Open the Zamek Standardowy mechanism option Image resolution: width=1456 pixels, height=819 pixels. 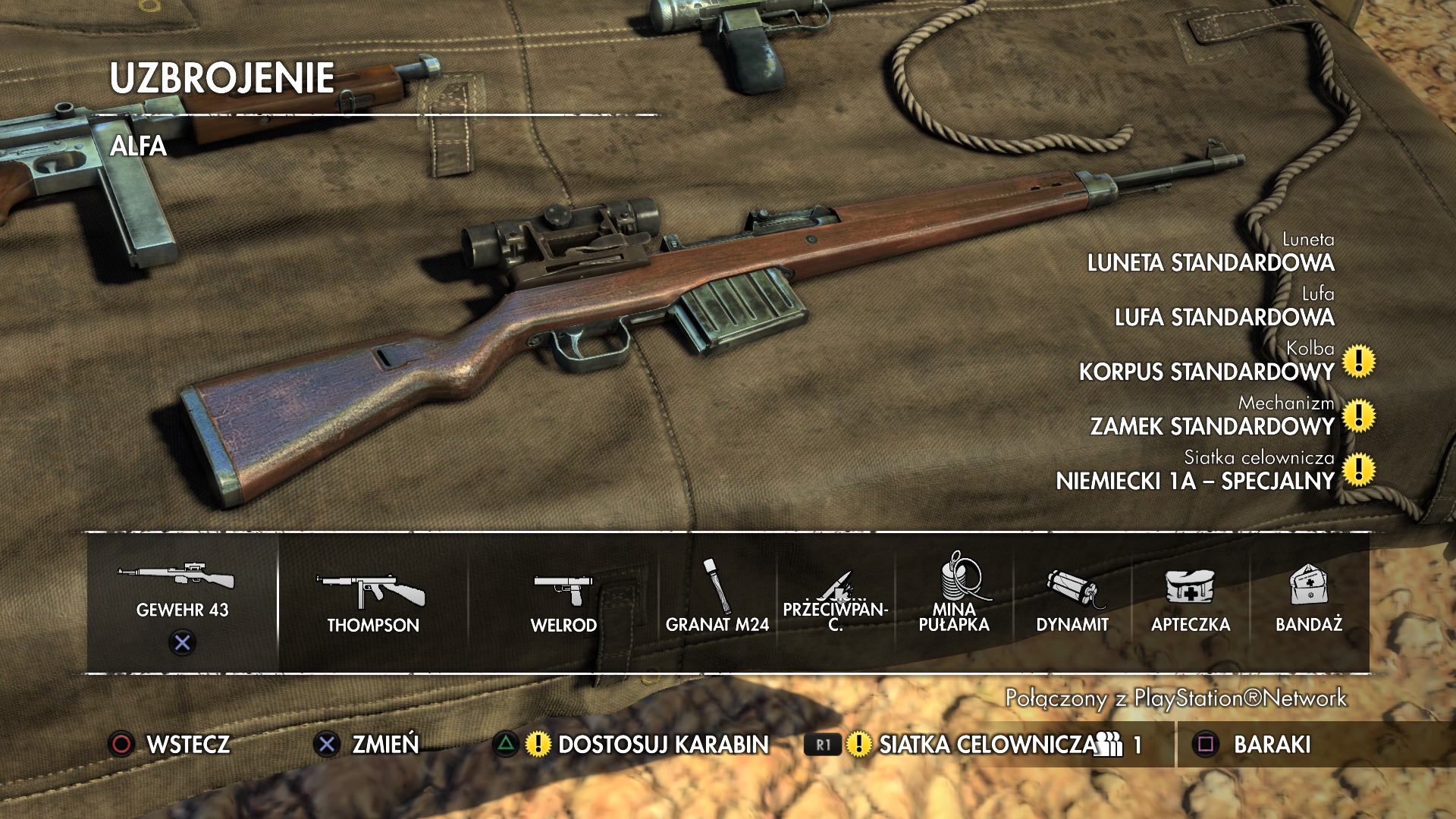click(1212, 426)
